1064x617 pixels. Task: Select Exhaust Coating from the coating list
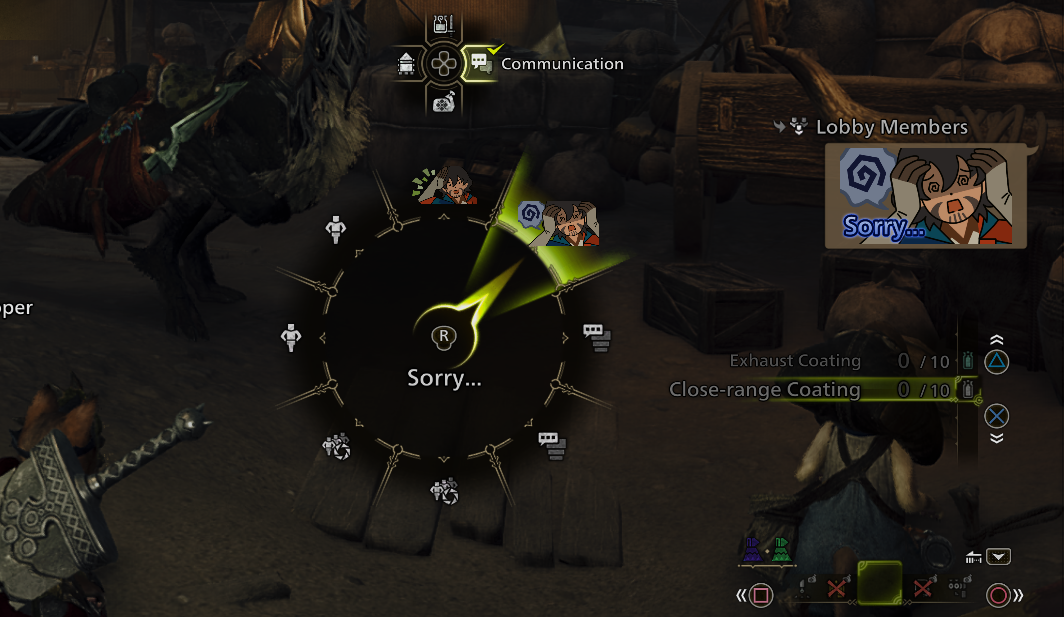(x=795, y=361)
